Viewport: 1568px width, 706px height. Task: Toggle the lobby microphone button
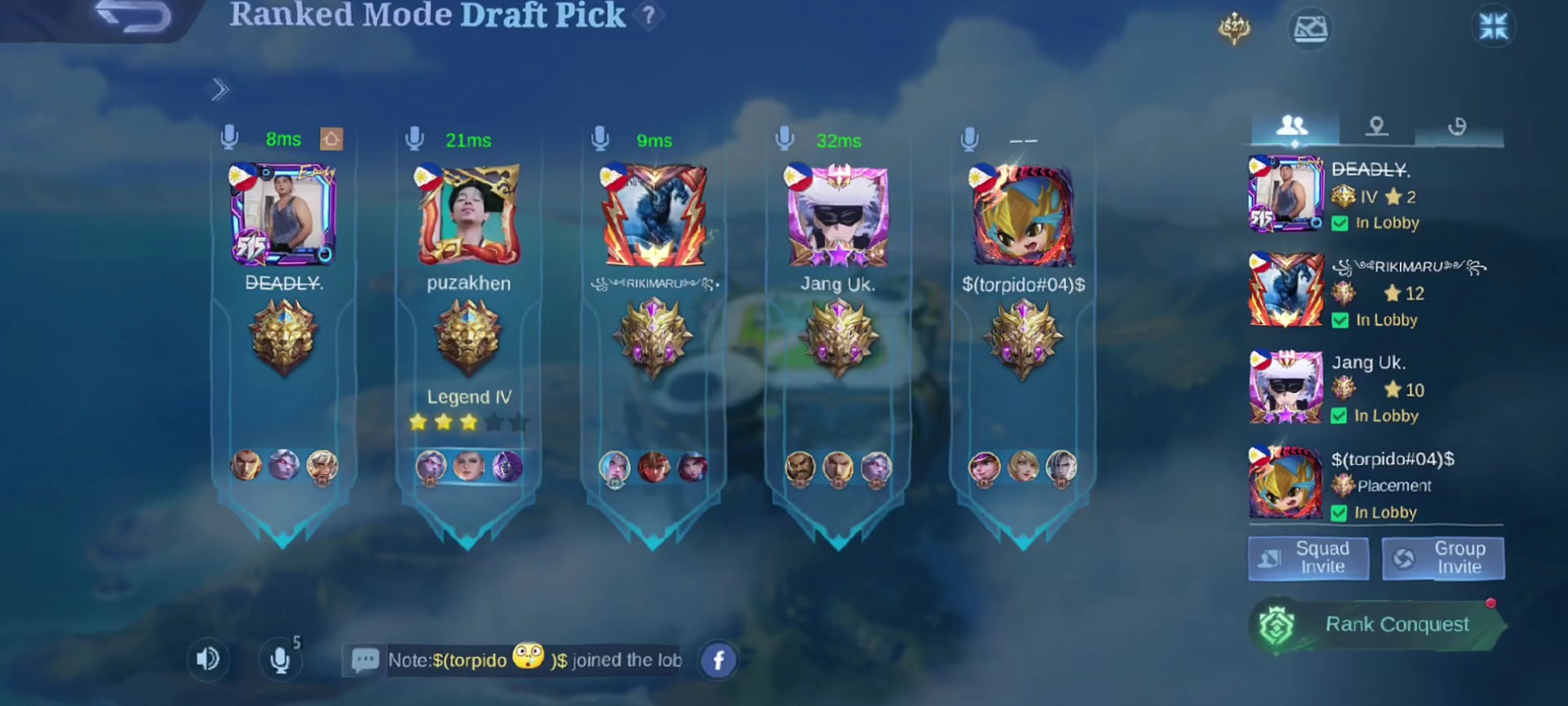pyautogui.click(x=280, y=659)
